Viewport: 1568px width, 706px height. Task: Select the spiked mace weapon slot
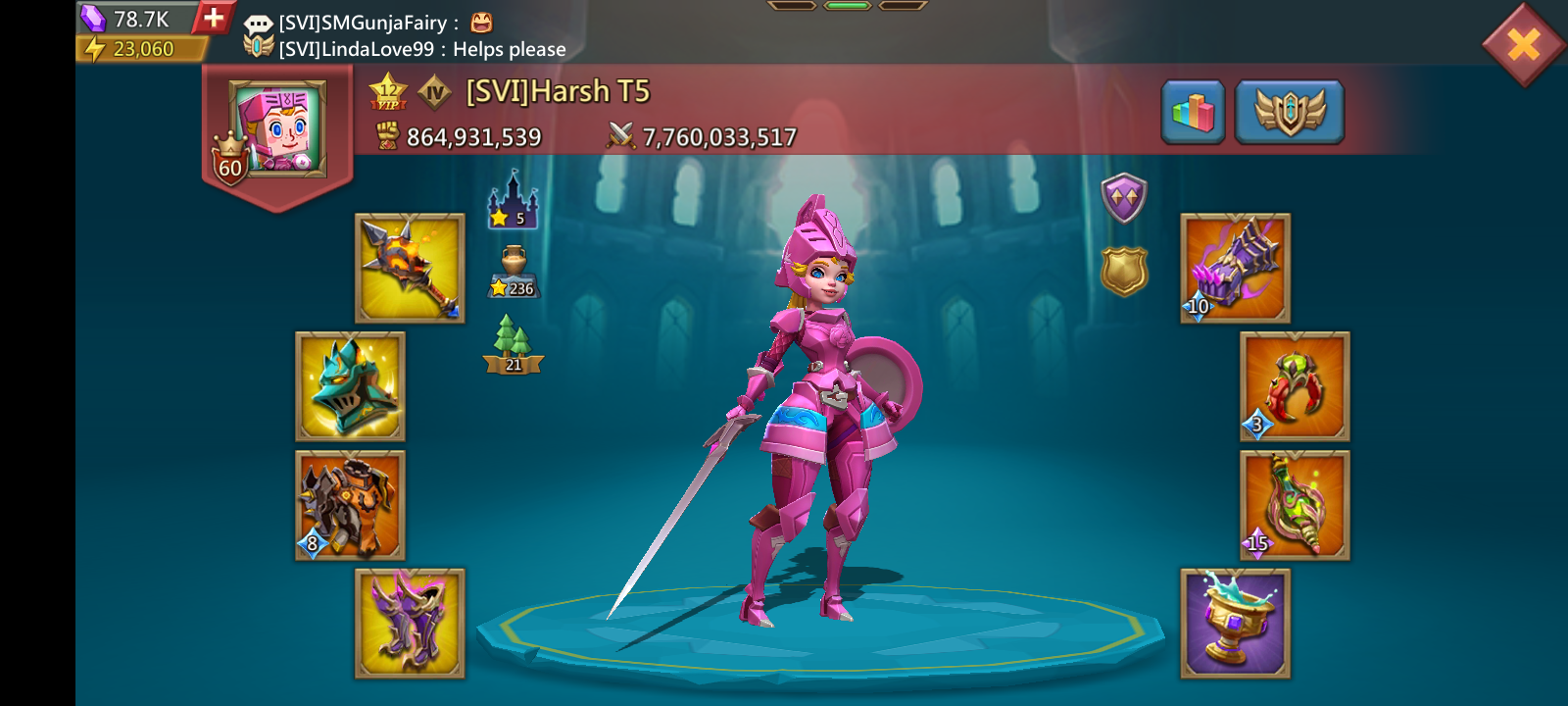click(x=410, y=269)
